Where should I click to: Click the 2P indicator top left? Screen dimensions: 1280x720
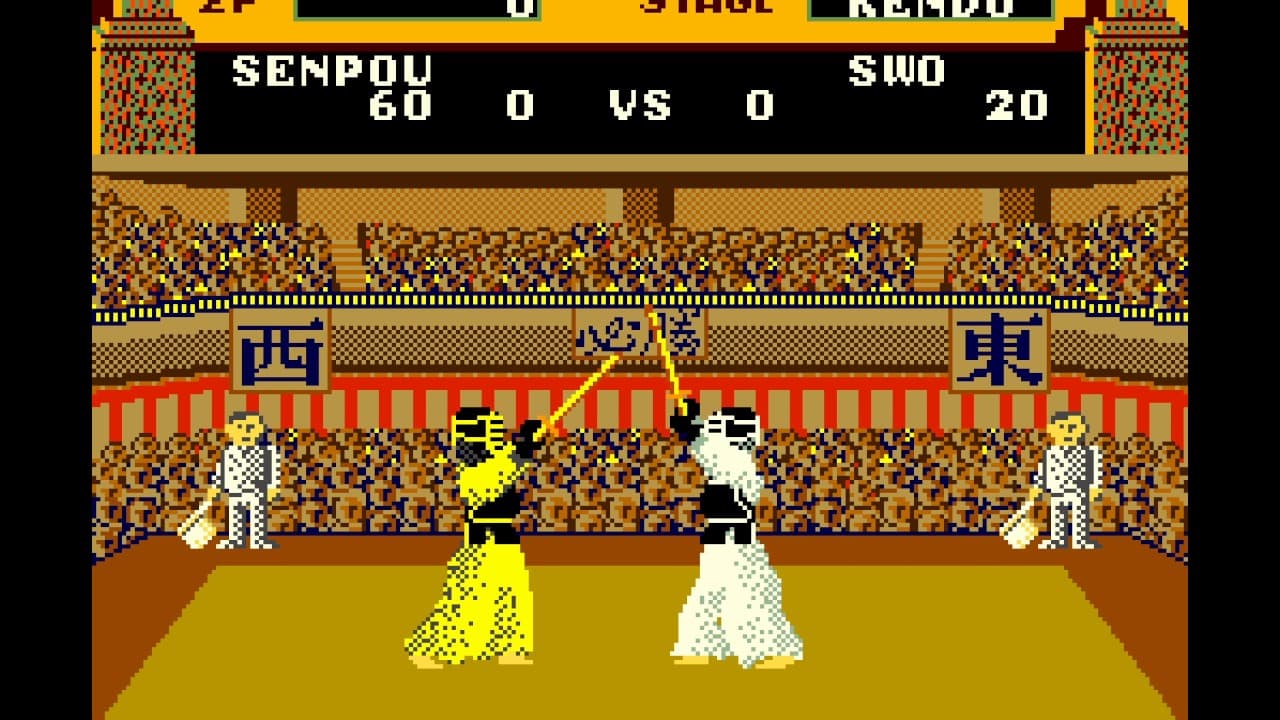tap(225, 8)
